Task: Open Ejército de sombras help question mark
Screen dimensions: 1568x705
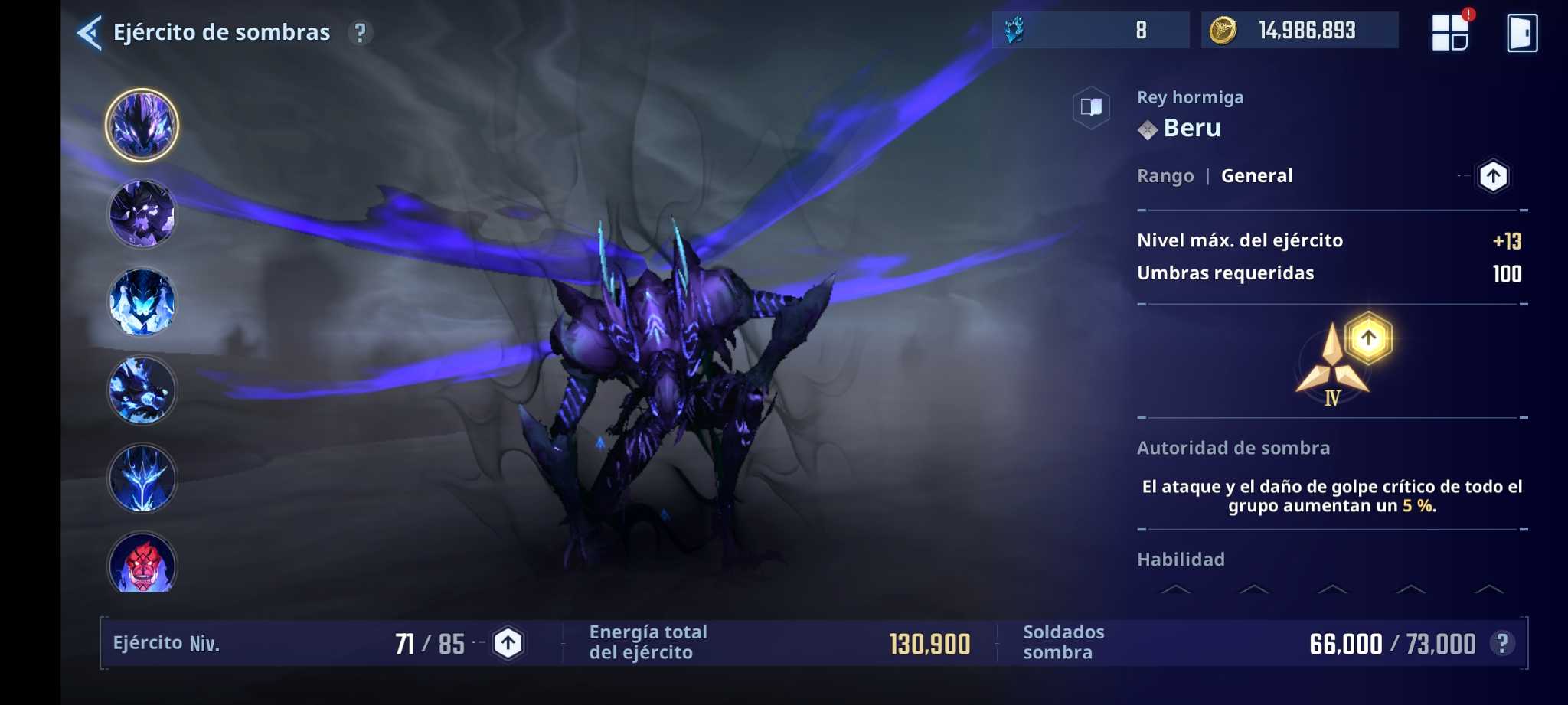Action: click(x=360, y=33)
